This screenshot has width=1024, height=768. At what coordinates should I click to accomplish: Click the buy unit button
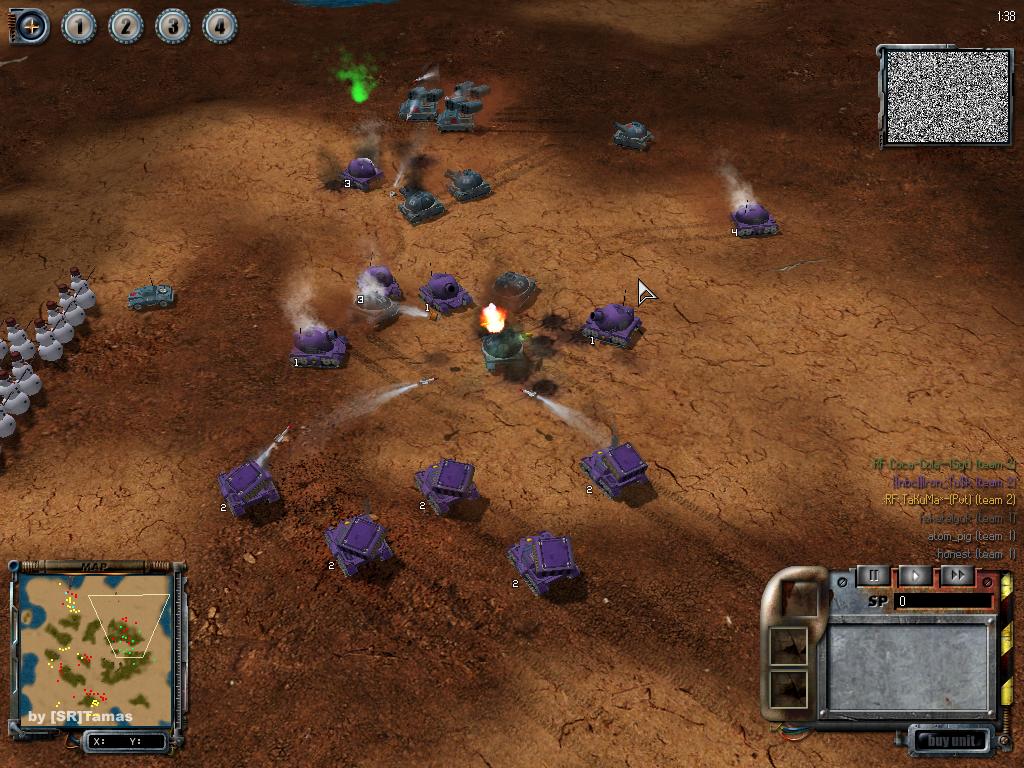[x=950, y=741]
